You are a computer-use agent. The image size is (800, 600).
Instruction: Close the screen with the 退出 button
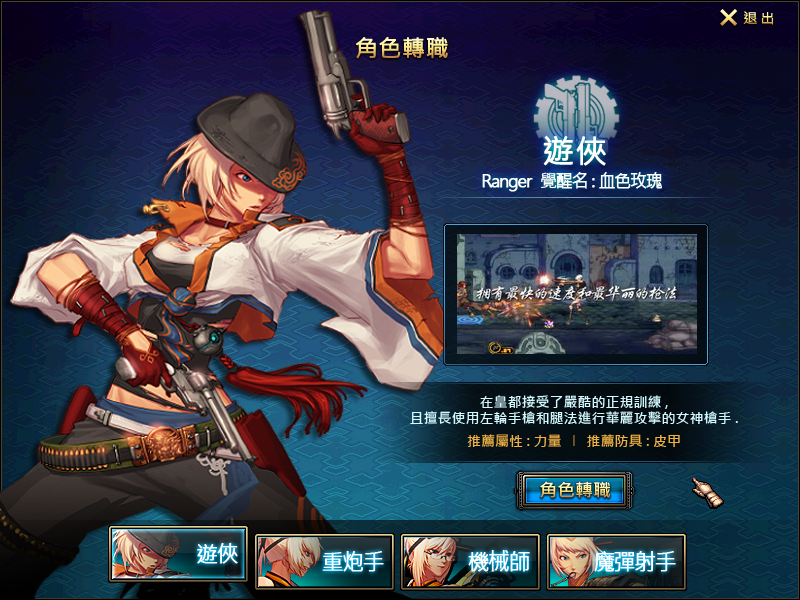pyautogui.click(x=747, y=18)
